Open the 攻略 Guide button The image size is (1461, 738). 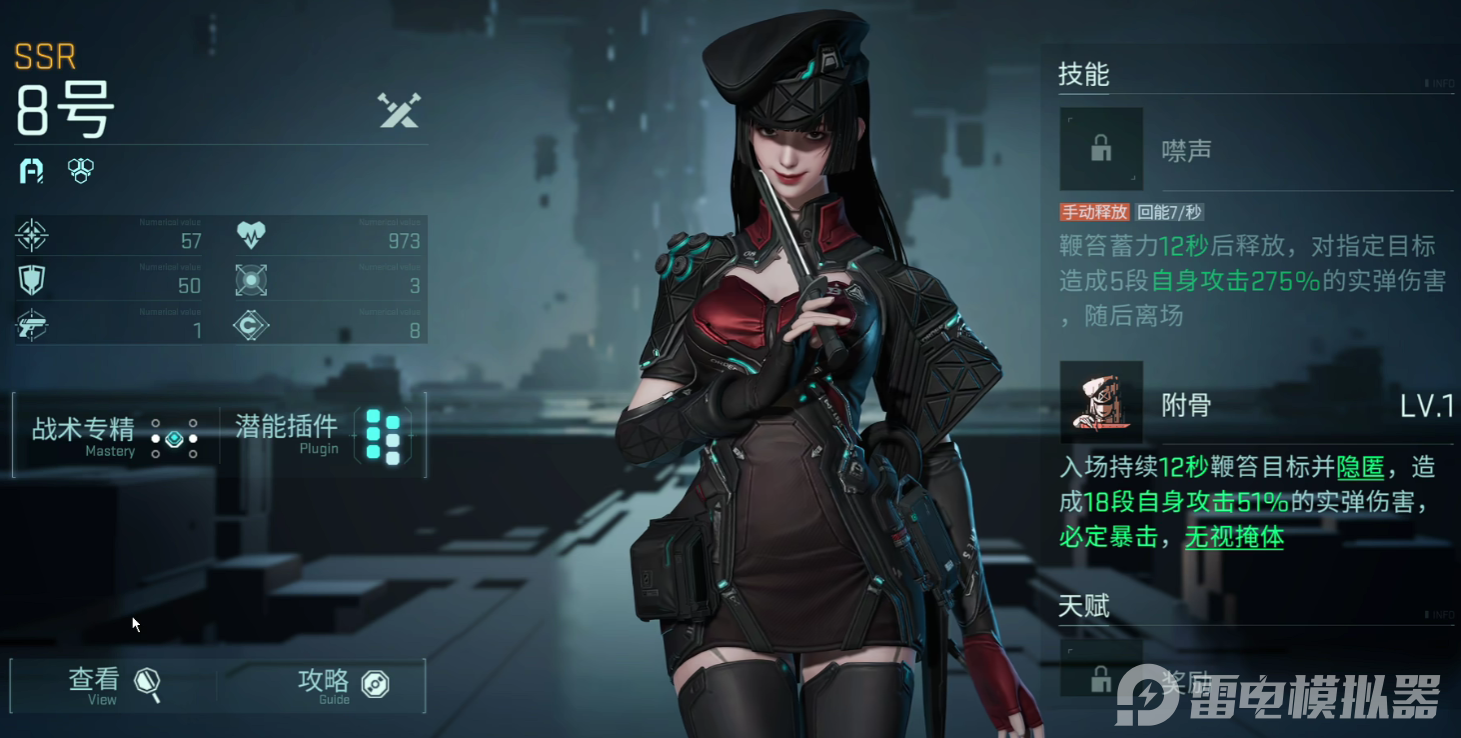click(342, 685)
